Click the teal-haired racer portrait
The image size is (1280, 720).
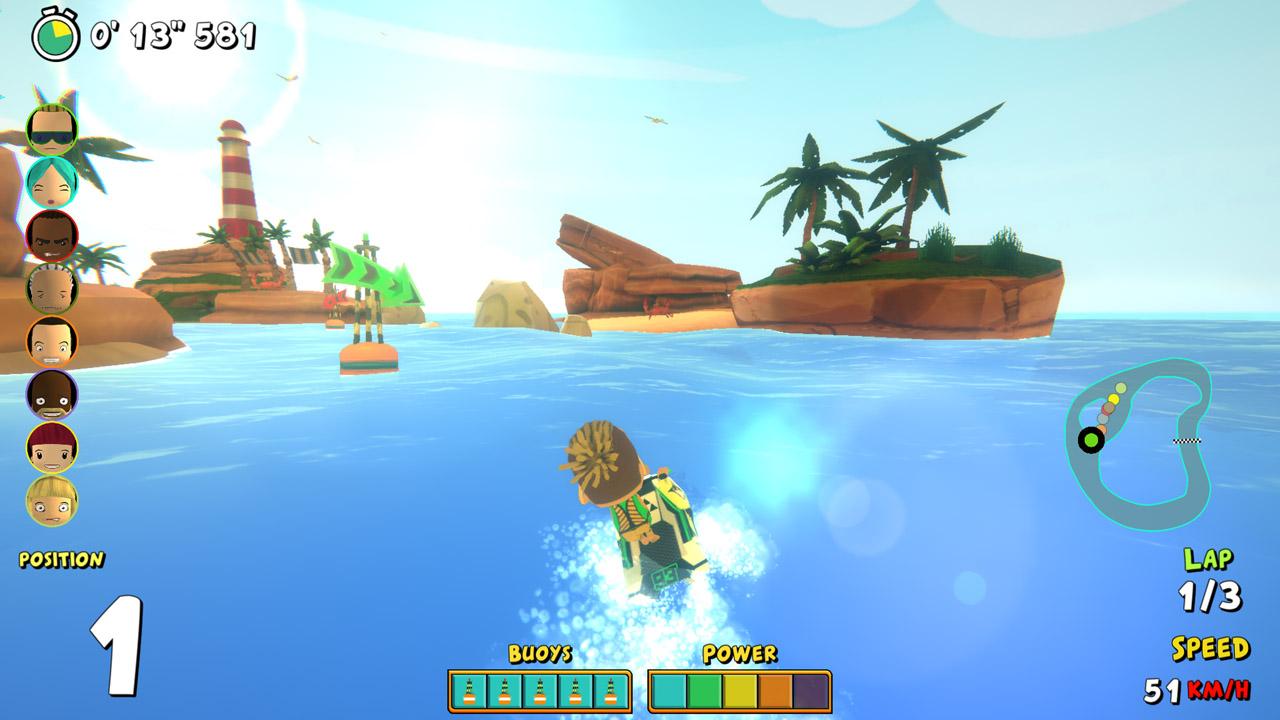[x=52, y=183]
